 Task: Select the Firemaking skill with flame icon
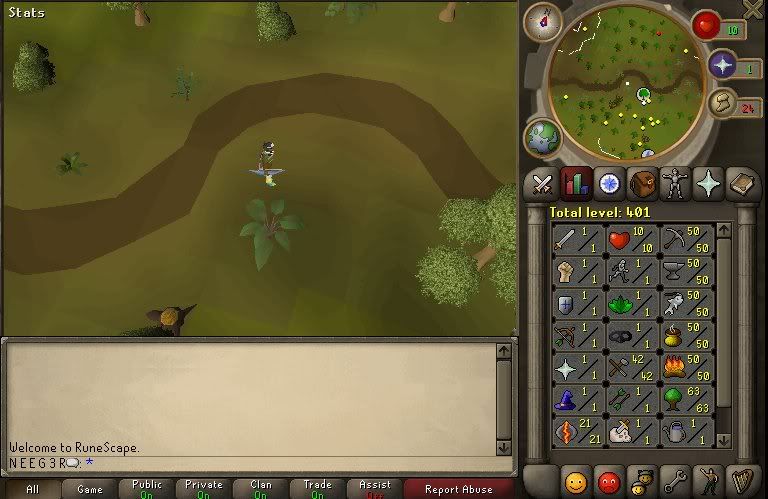point(687,368)
